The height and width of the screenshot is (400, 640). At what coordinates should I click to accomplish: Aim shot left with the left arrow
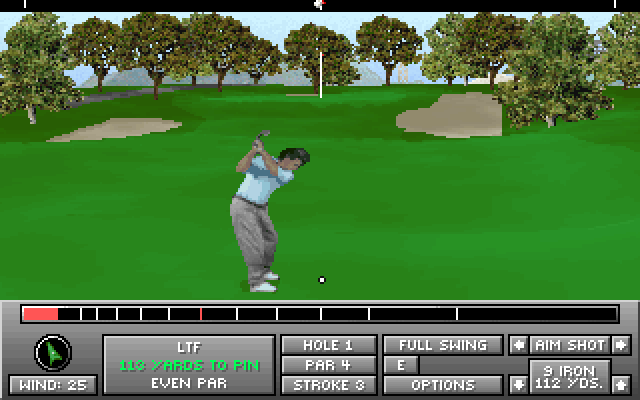click(518, 345)
